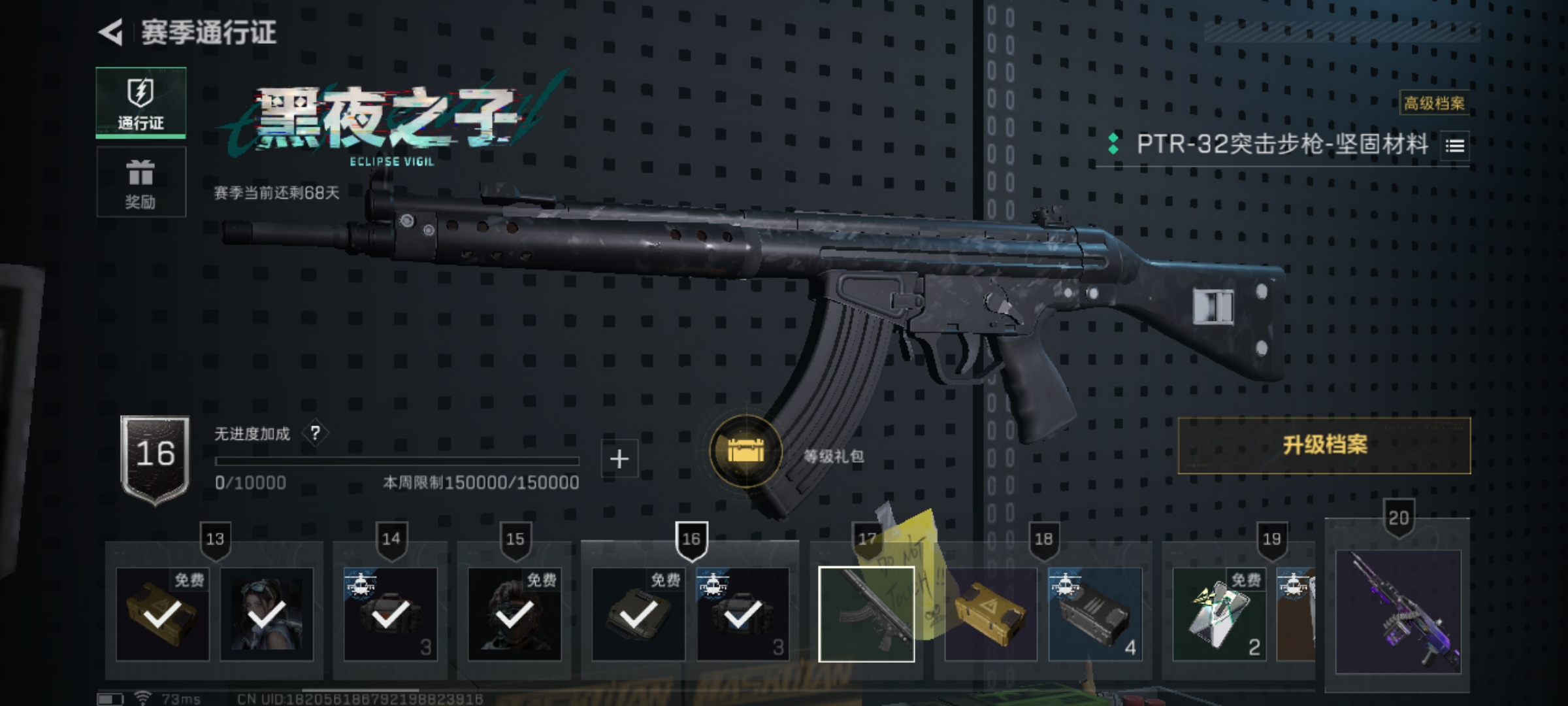View the level 15 free character reward
1568x706 pixels.
[515, 614]
